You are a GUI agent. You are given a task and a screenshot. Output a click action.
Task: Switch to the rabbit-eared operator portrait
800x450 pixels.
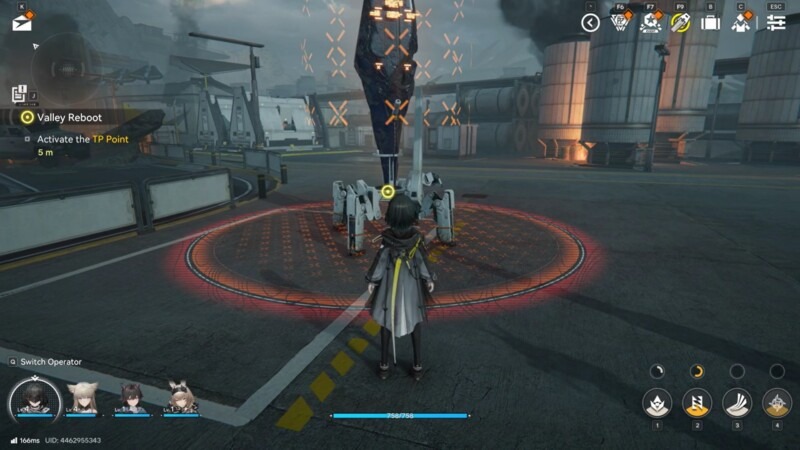pyautogui.click(x=181, y=398)
